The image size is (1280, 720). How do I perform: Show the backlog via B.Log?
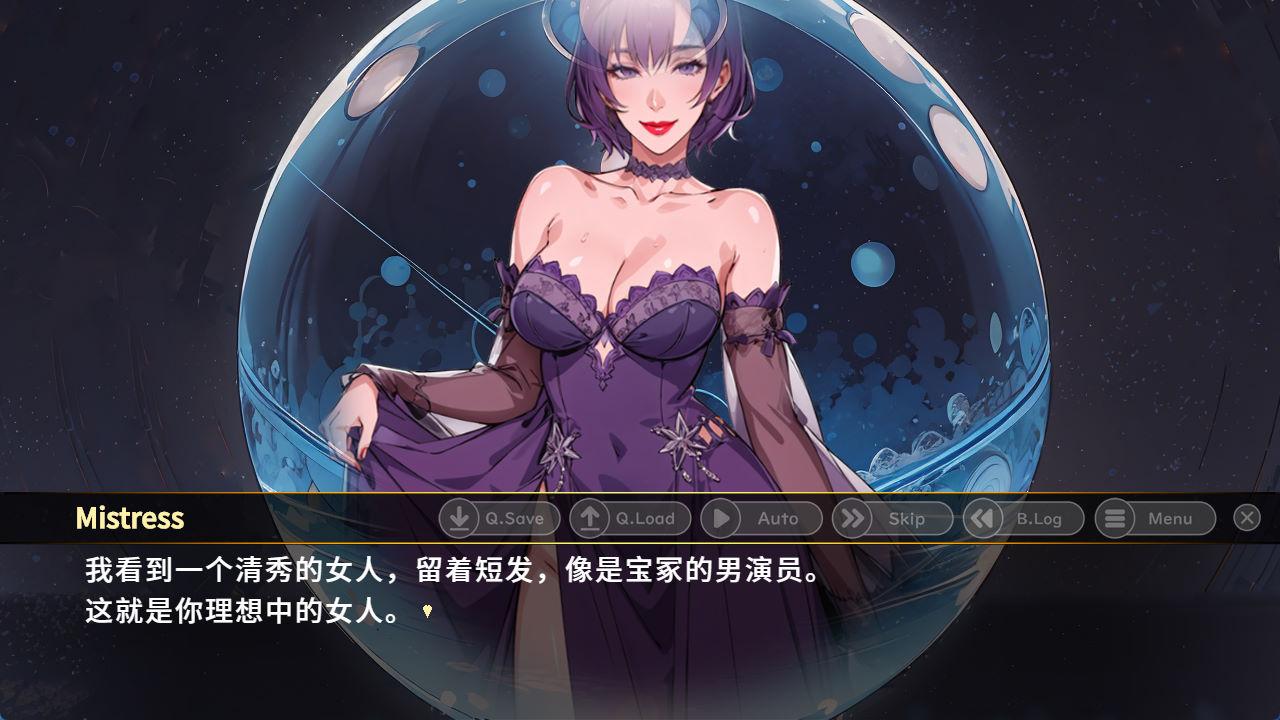1023,518
